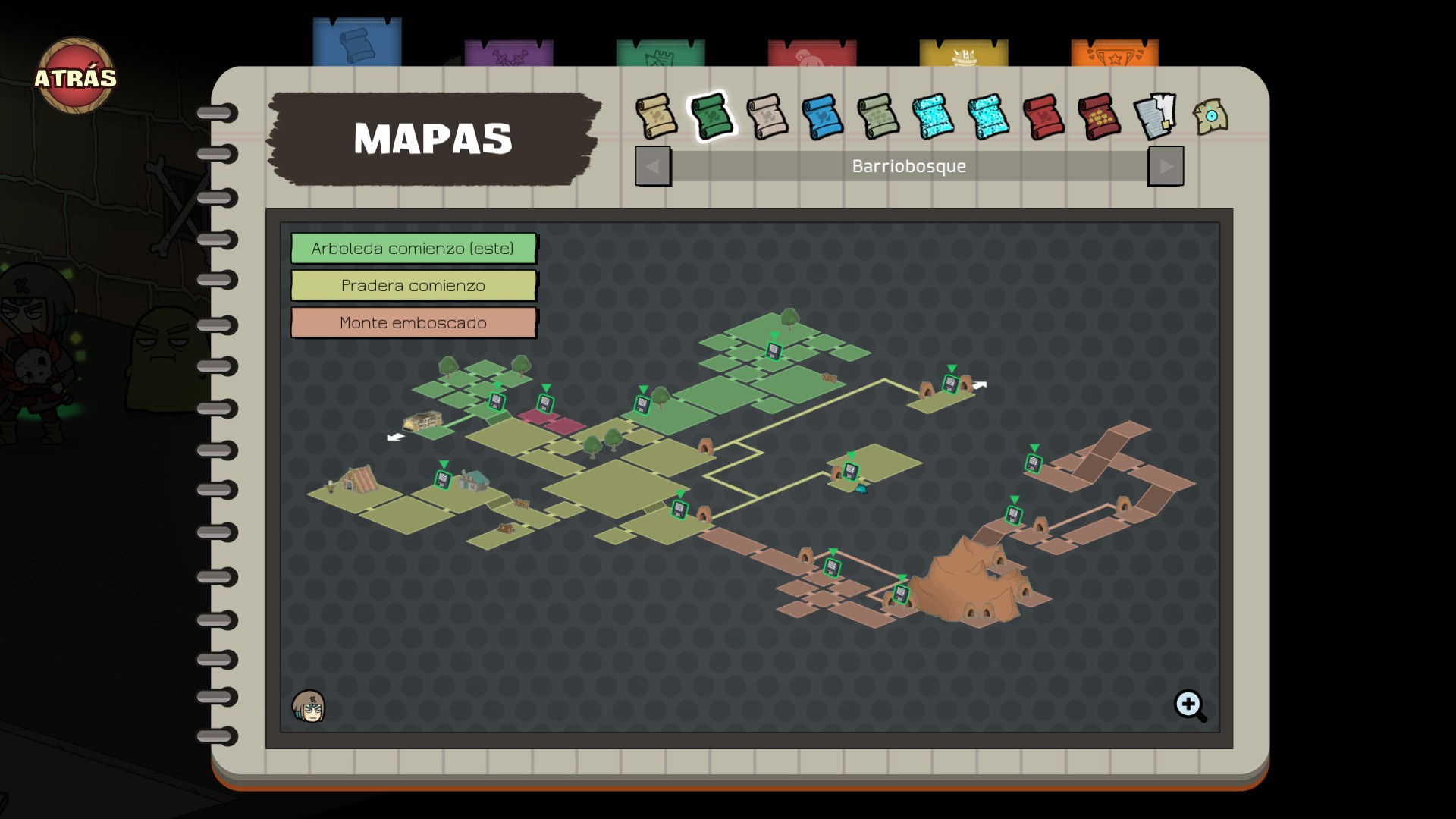Select the treasure map icon with blue dot
This screenshot has height=819, width=1456.
tap(1210, 117)
